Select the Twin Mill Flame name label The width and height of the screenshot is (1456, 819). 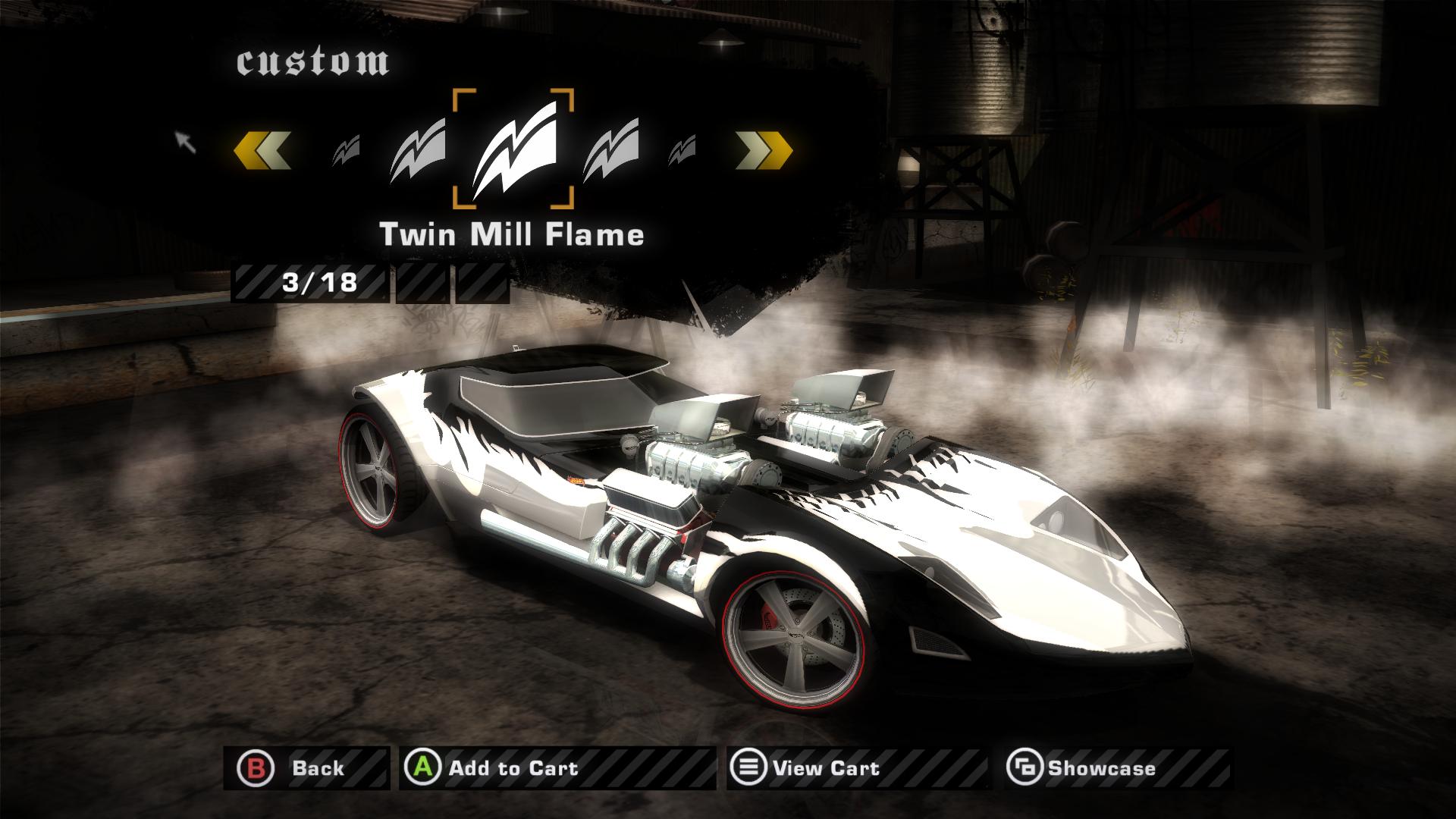pyautogui.click(x=513, y=234)
